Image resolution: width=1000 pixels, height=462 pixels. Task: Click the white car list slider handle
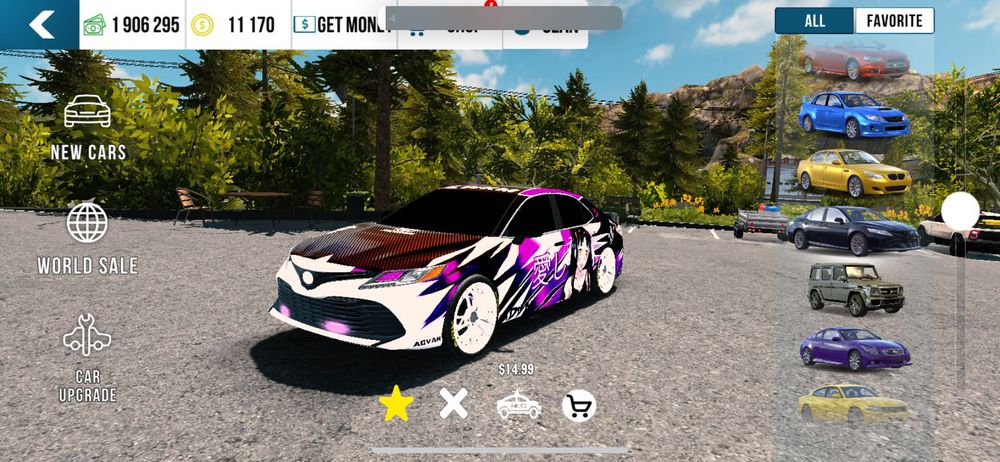(x=961, y=210)
